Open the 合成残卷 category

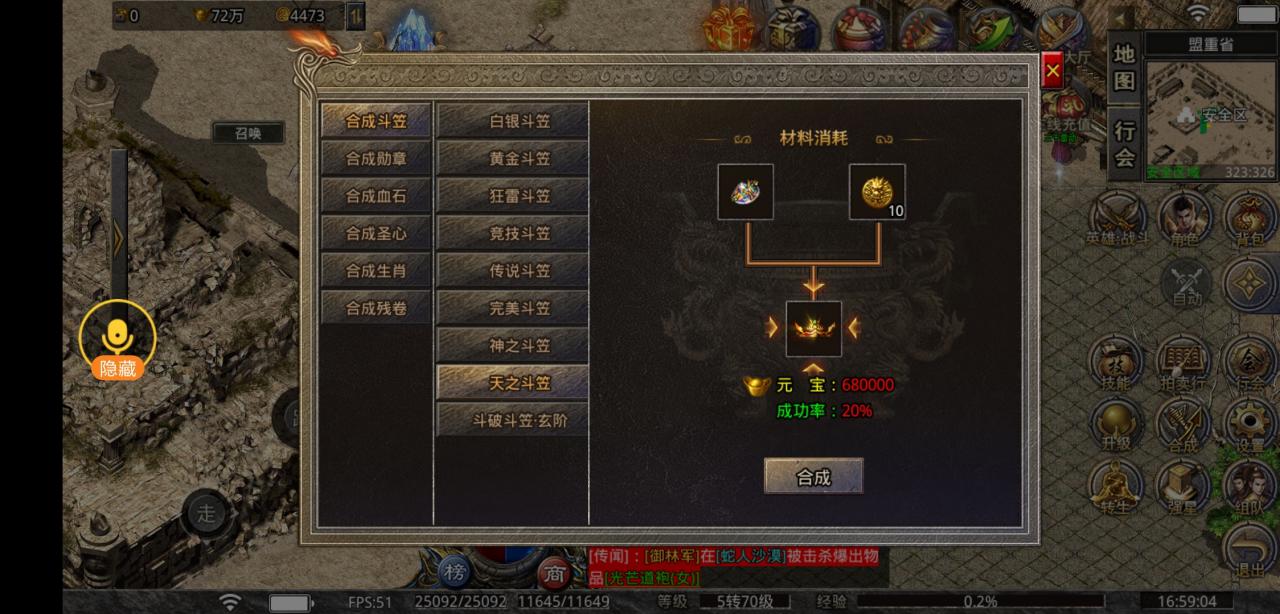click(x=376, y=308)
